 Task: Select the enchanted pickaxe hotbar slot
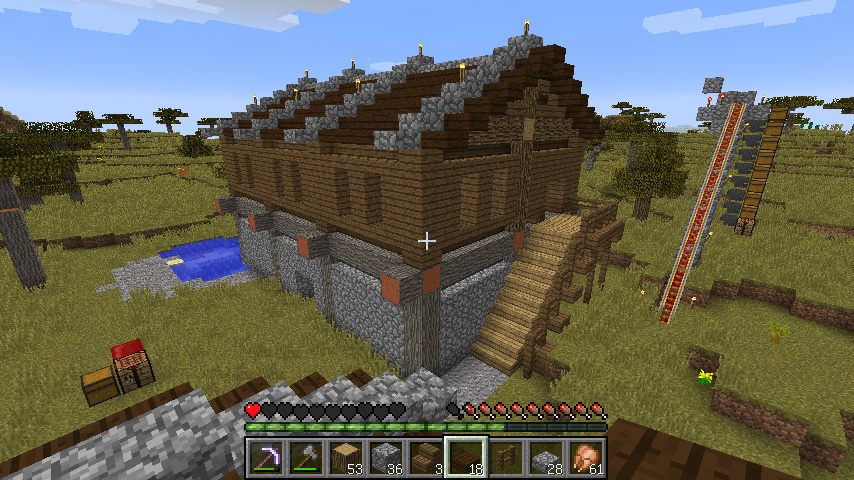pos(267,458)
